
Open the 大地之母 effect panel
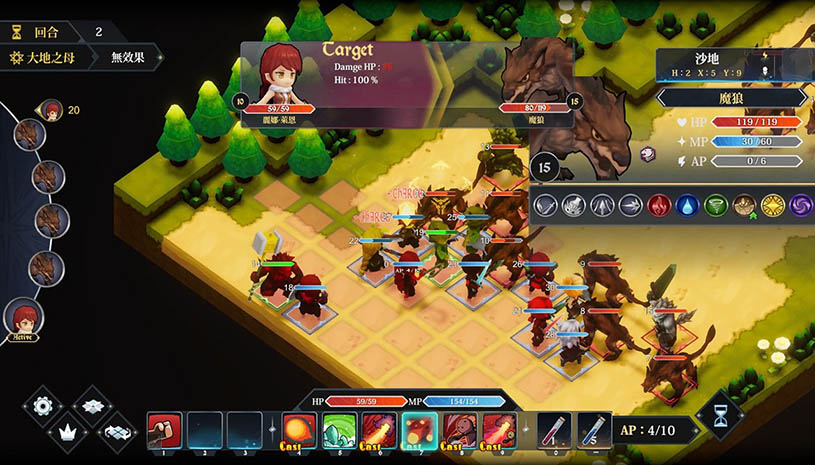(47, 57)
